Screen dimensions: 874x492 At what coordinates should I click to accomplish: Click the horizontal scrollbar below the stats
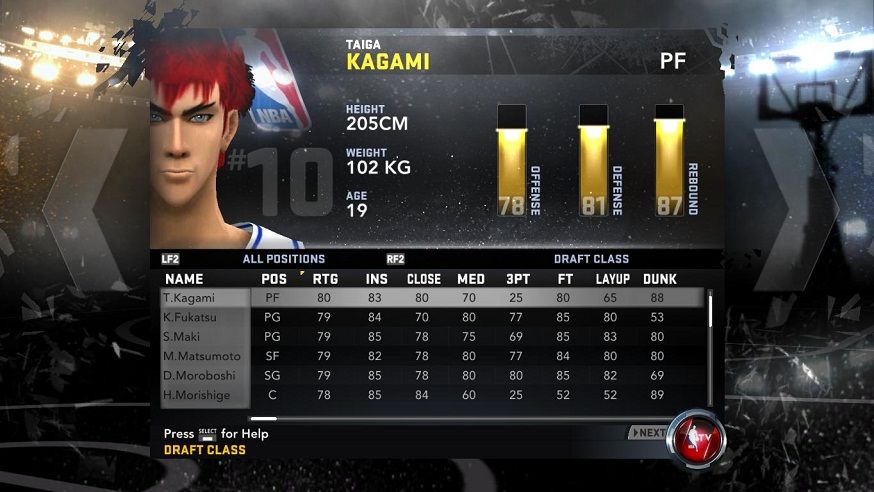[264, 418]
